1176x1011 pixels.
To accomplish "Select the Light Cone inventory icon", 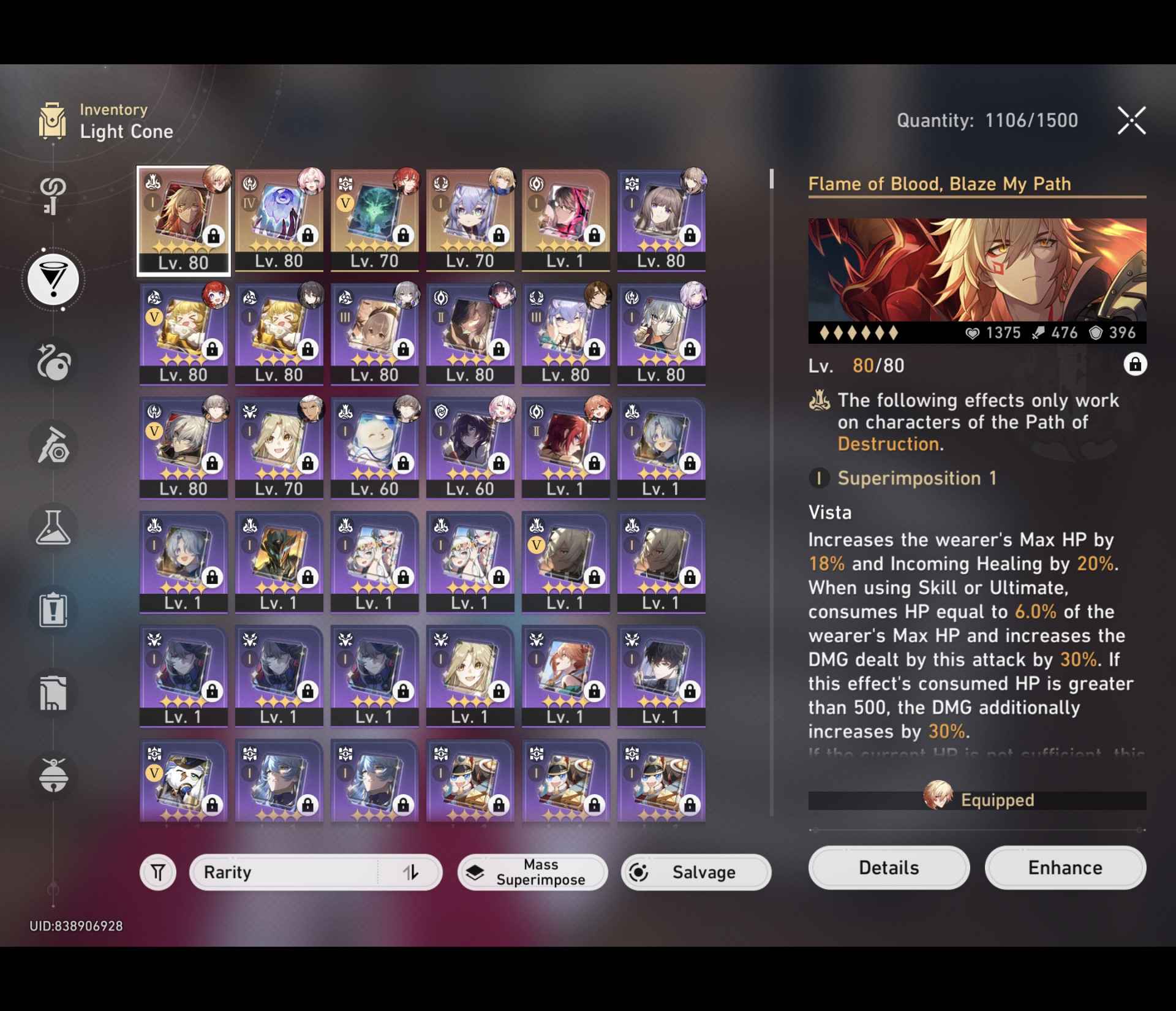I will (54, 279).
